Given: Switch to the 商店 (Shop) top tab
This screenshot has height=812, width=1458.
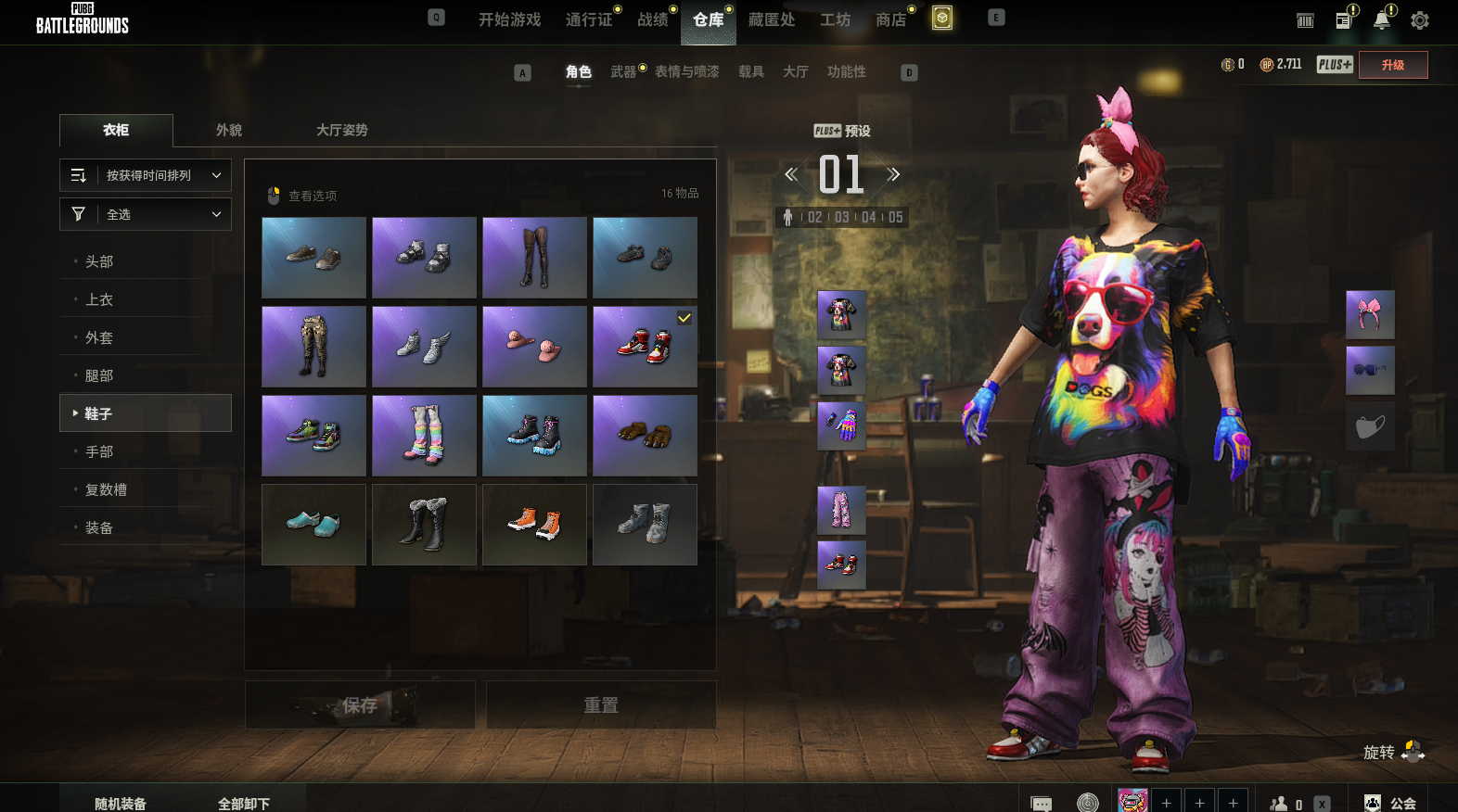Looking at the screenshot, I should (x=890, y=19).
